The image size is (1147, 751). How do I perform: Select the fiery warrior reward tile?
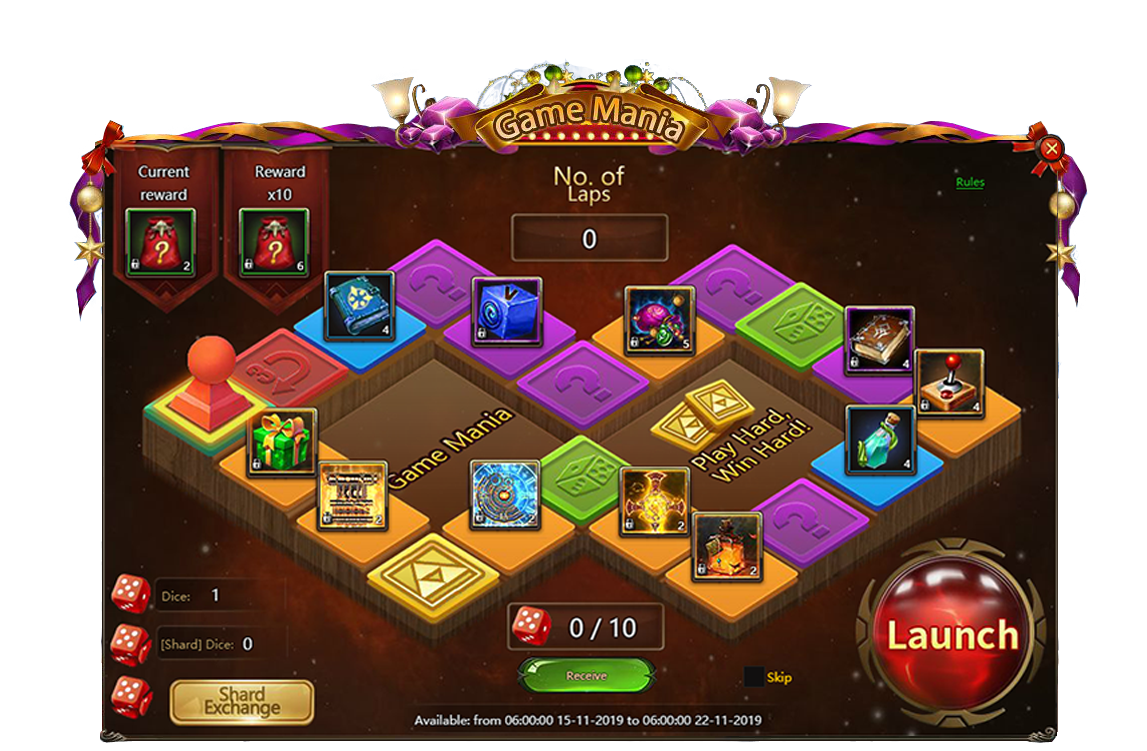(727, 547)
